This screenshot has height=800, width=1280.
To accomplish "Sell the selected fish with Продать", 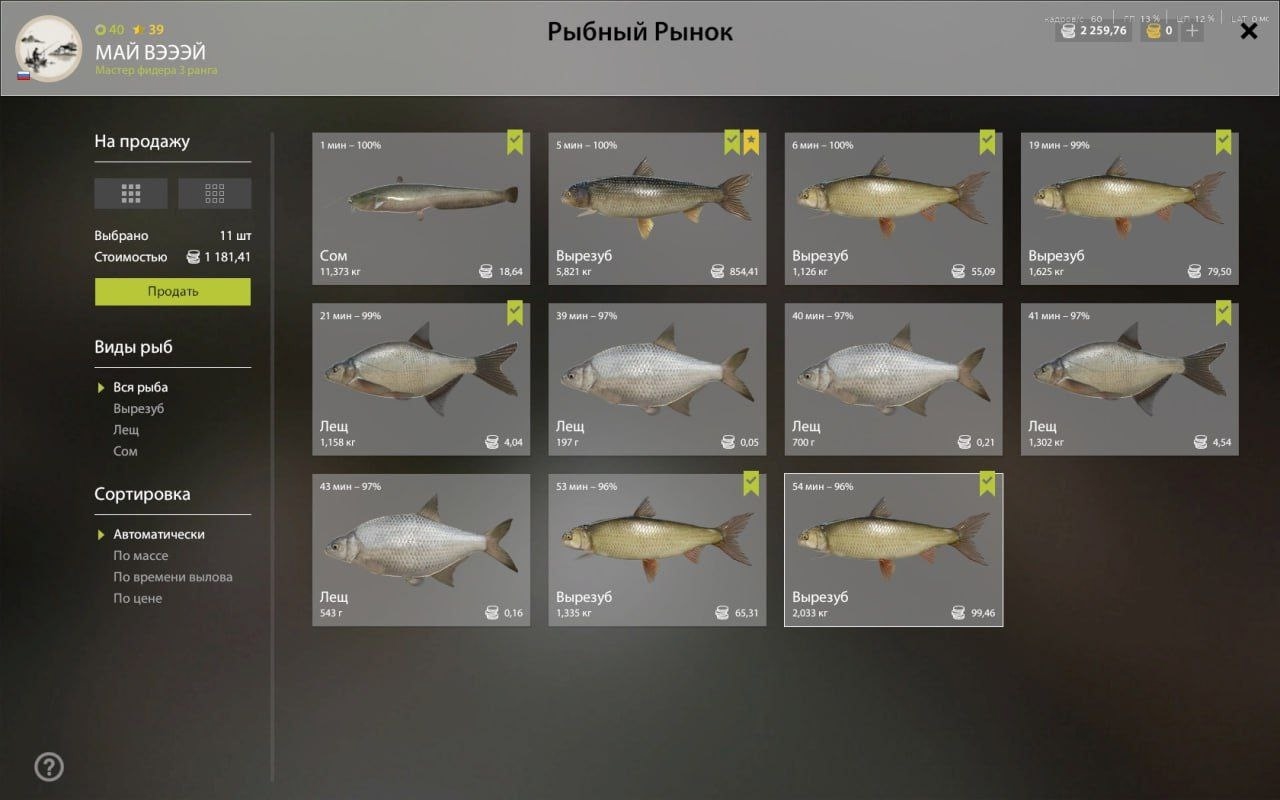I will tap(172, 292).
